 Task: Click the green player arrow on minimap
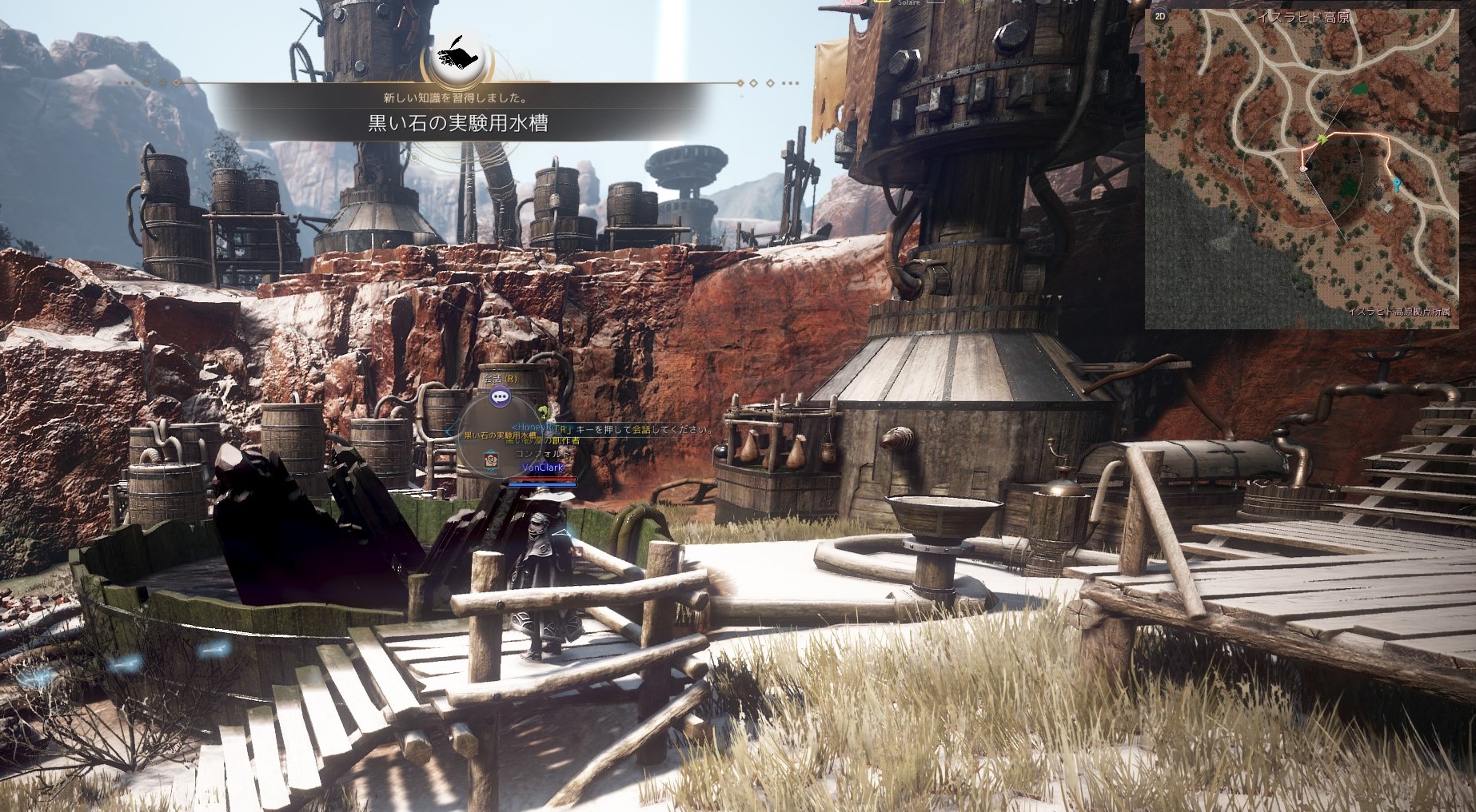tap(1322, 139)
